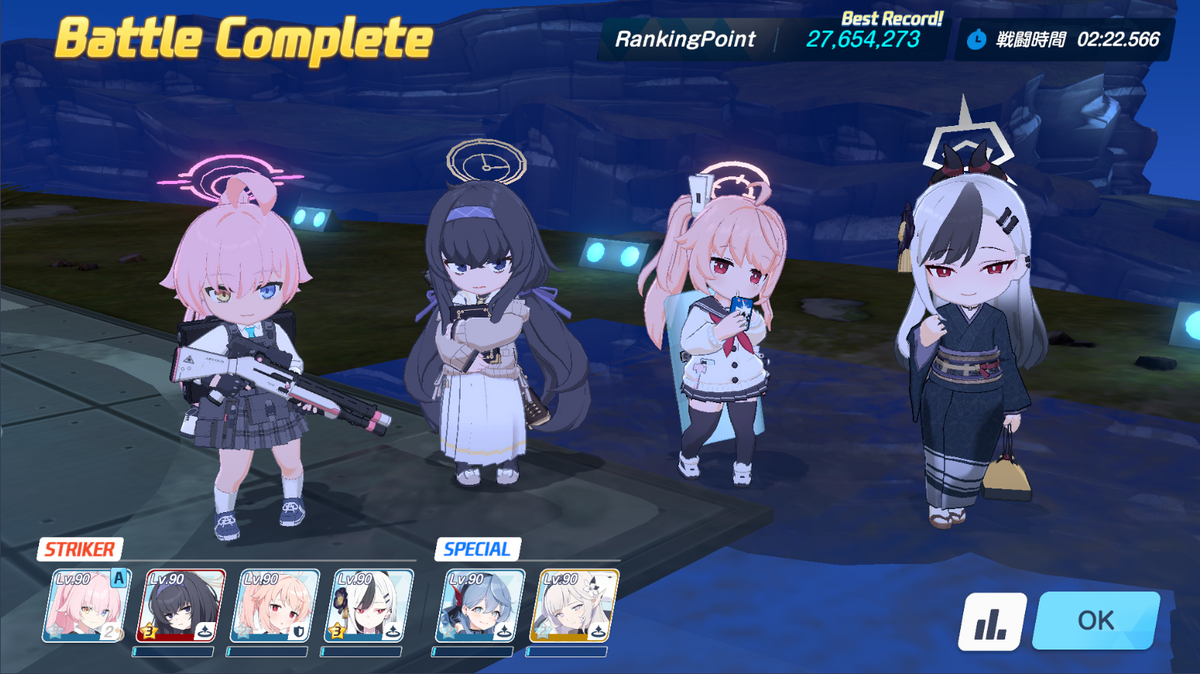
Task: Open the battle statistics bar-chart button
Action: [992, 622]
